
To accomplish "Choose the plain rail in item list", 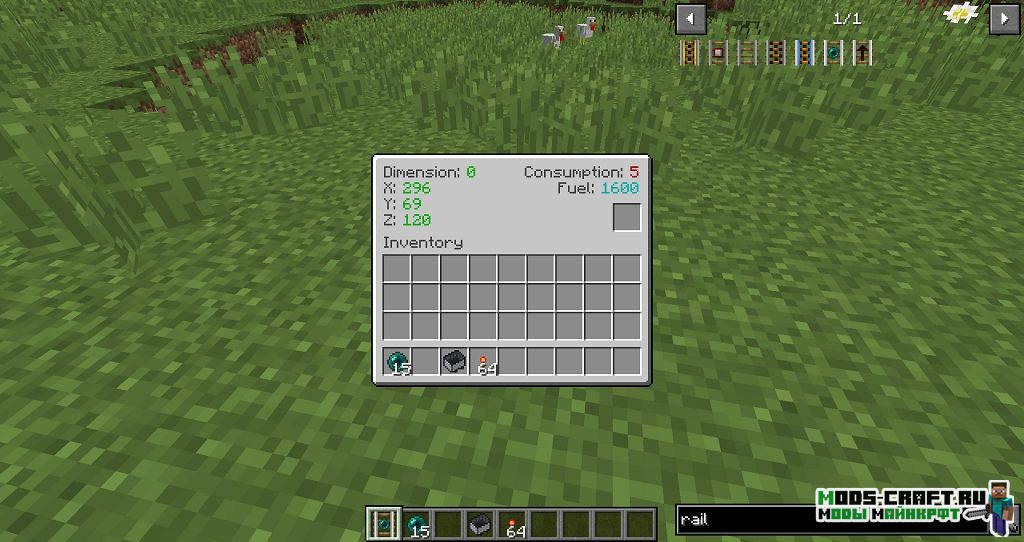I will 746,53.
